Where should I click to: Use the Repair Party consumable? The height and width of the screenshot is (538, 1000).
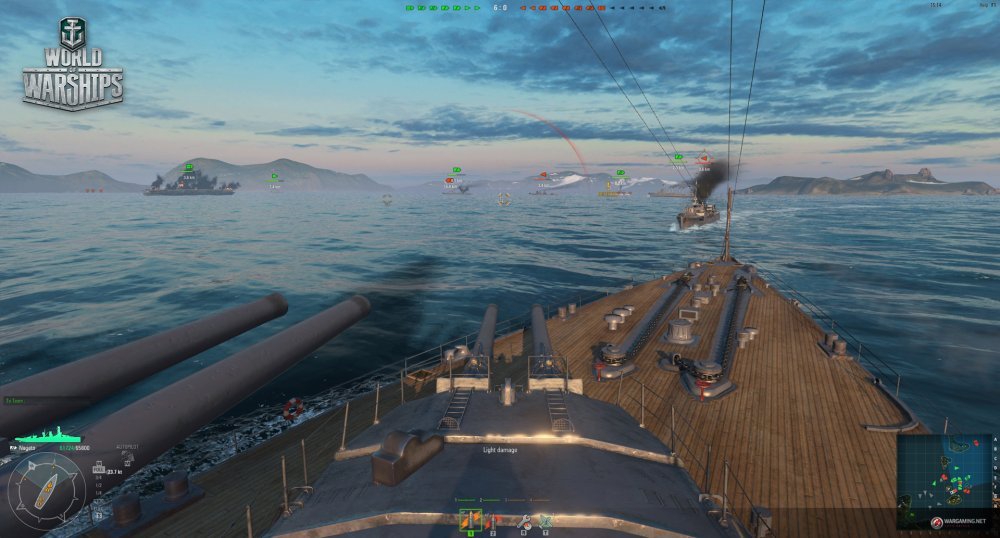(546, 520)
